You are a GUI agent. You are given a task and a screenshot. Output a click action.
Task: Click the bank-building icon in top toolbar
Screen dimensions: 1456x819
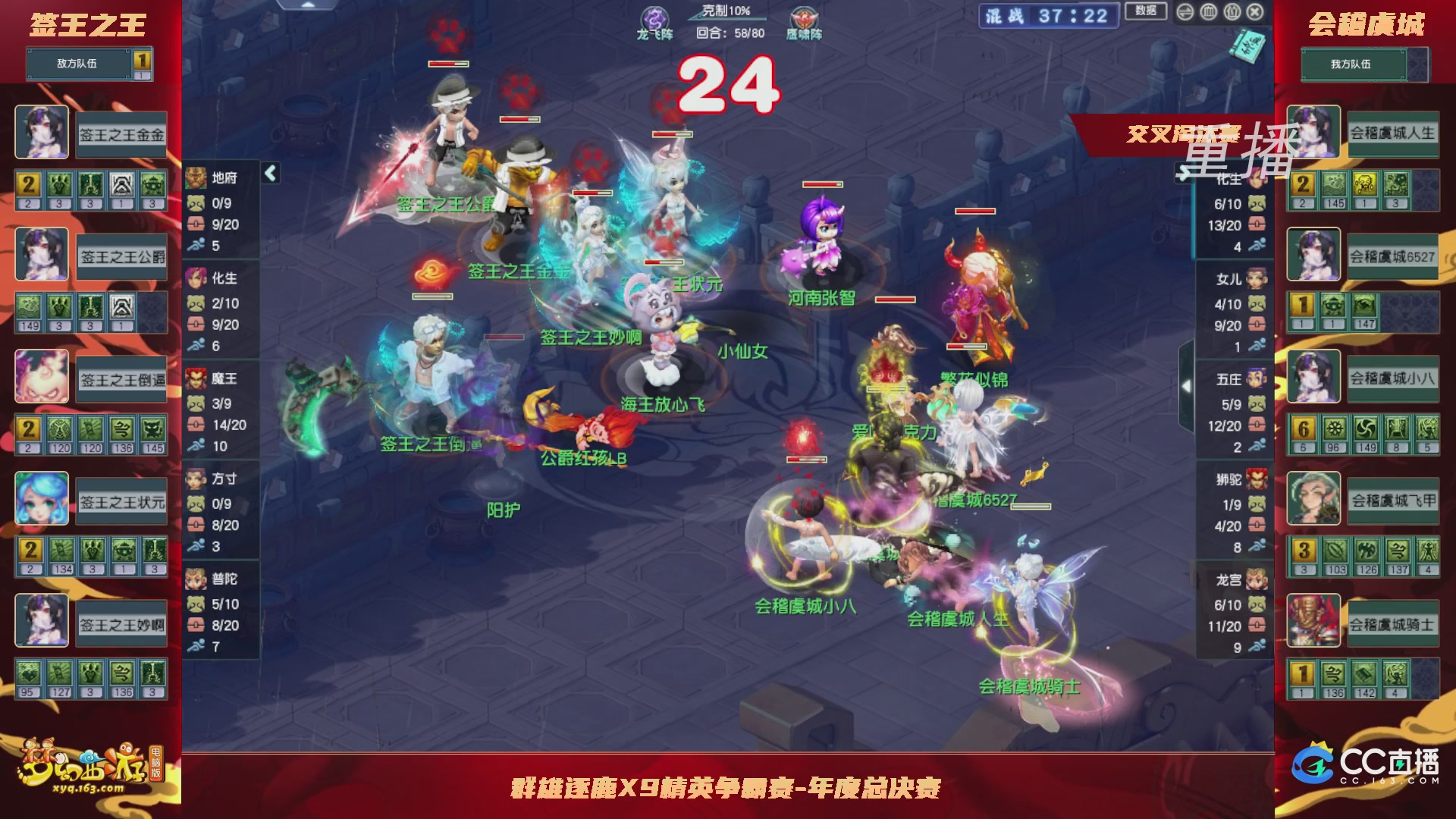click(1209, 12)
